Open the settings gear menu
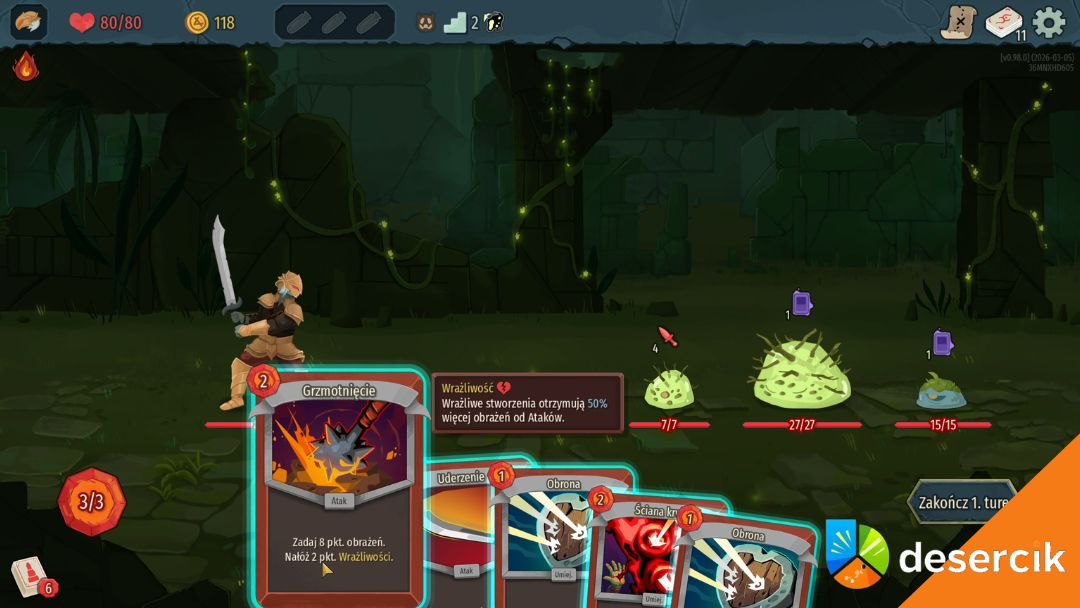Screen dimensions: 1080x608 [x=1048, y=22]
